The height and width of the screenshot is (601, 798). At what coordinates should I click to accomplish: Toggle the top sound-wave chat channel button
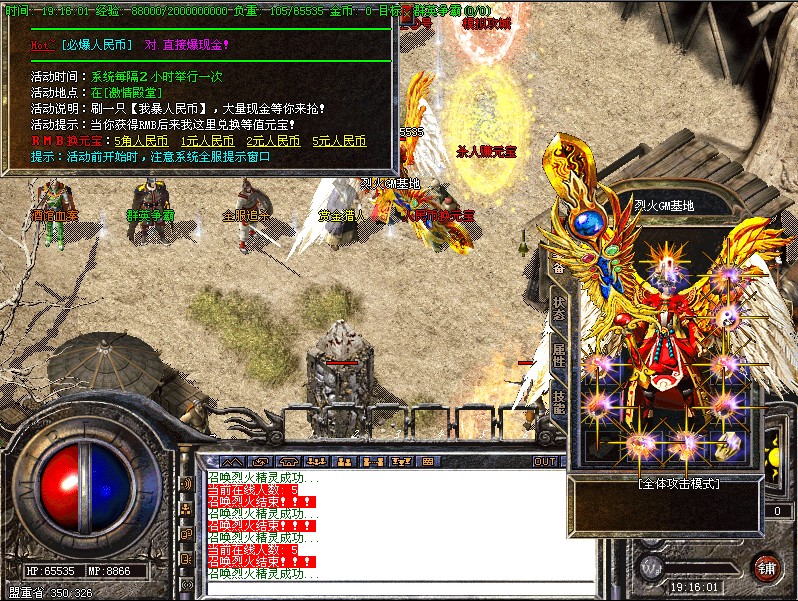point(185,485)
